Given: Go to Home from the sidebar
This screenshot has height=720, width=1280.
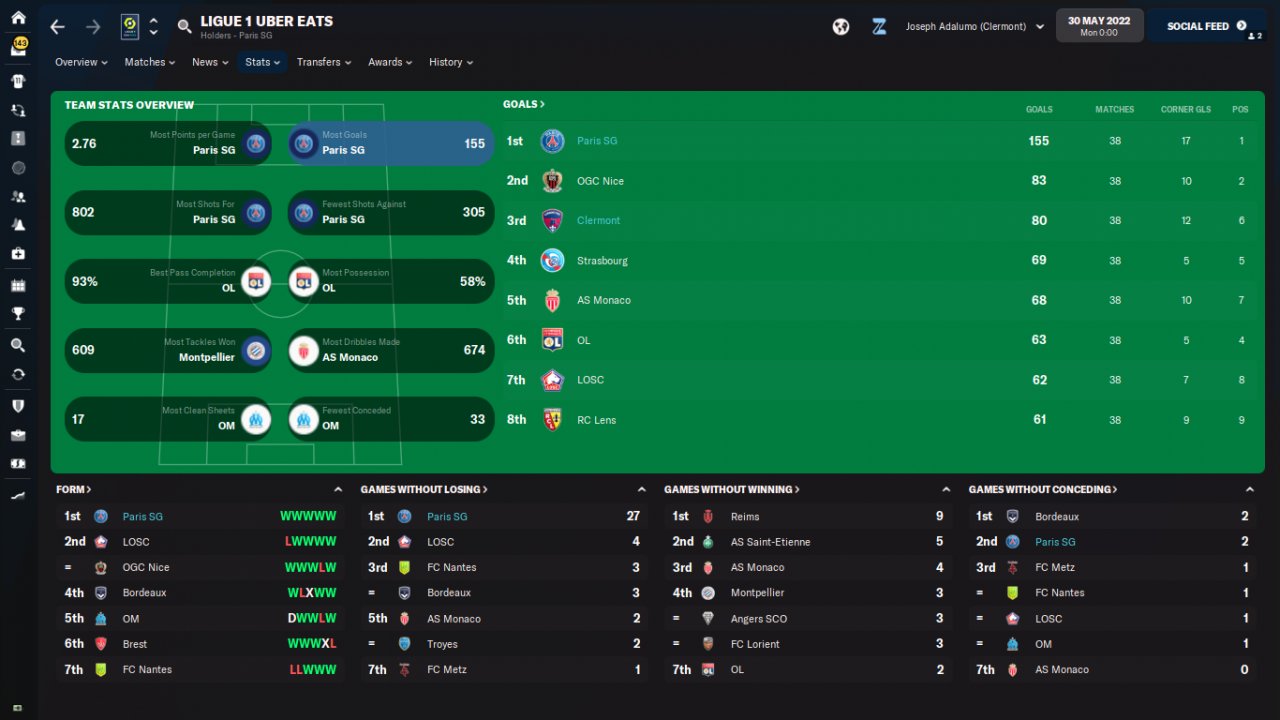Looking at the screenshot, I should click(x=18, y=18).
